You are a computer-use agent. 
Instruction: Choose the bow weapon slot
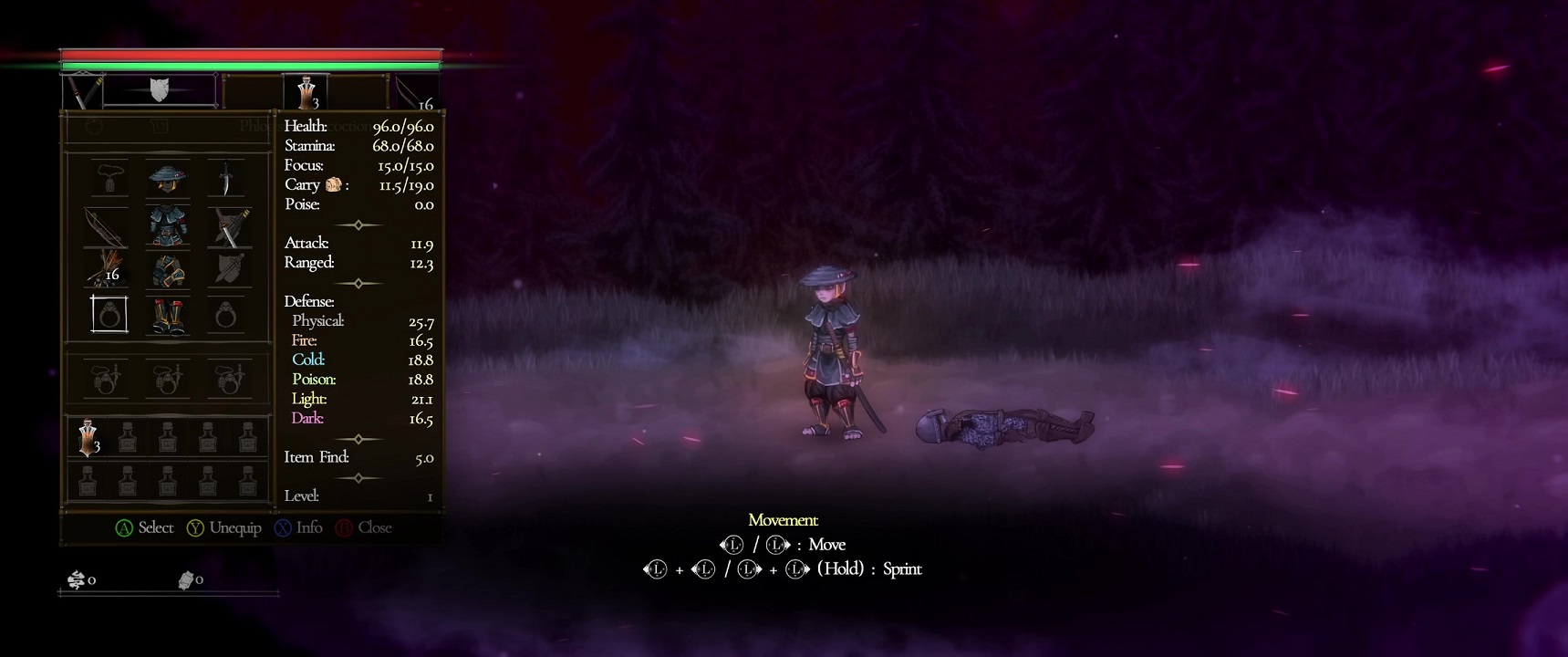[107, 225]
